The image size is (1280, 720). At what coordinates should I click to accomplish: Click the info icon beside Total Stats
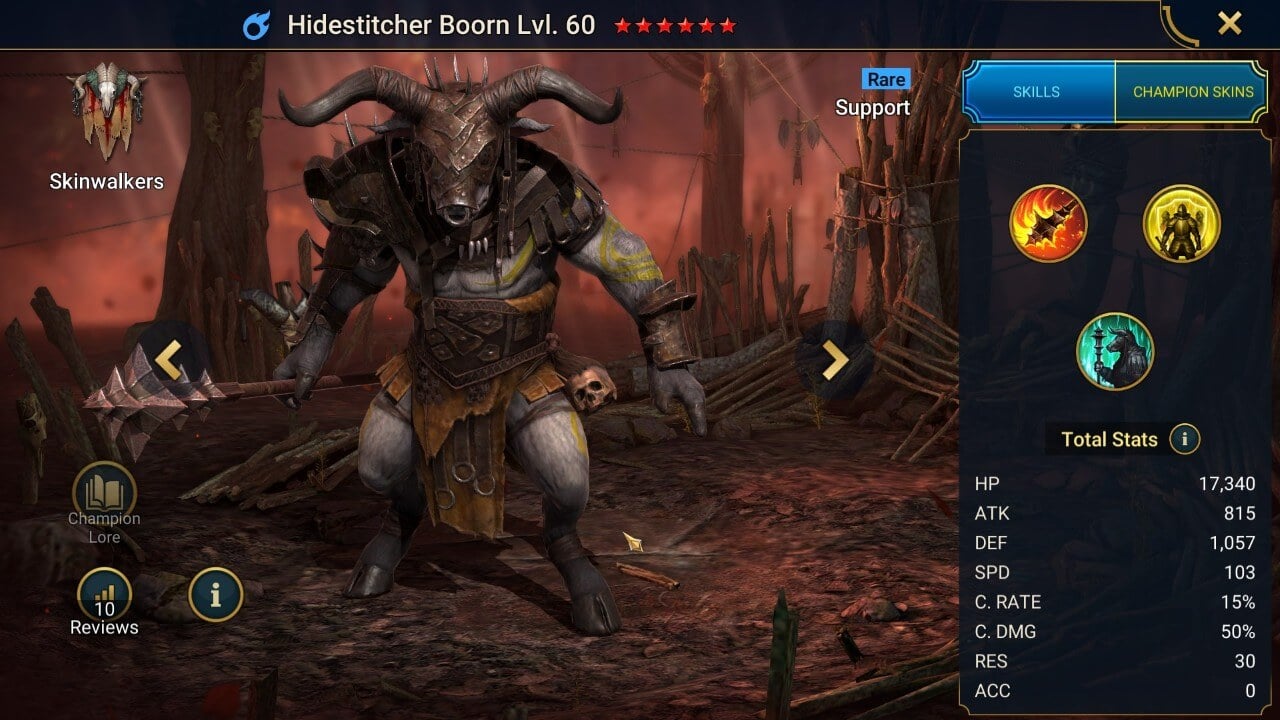[x=1186, y=438]
